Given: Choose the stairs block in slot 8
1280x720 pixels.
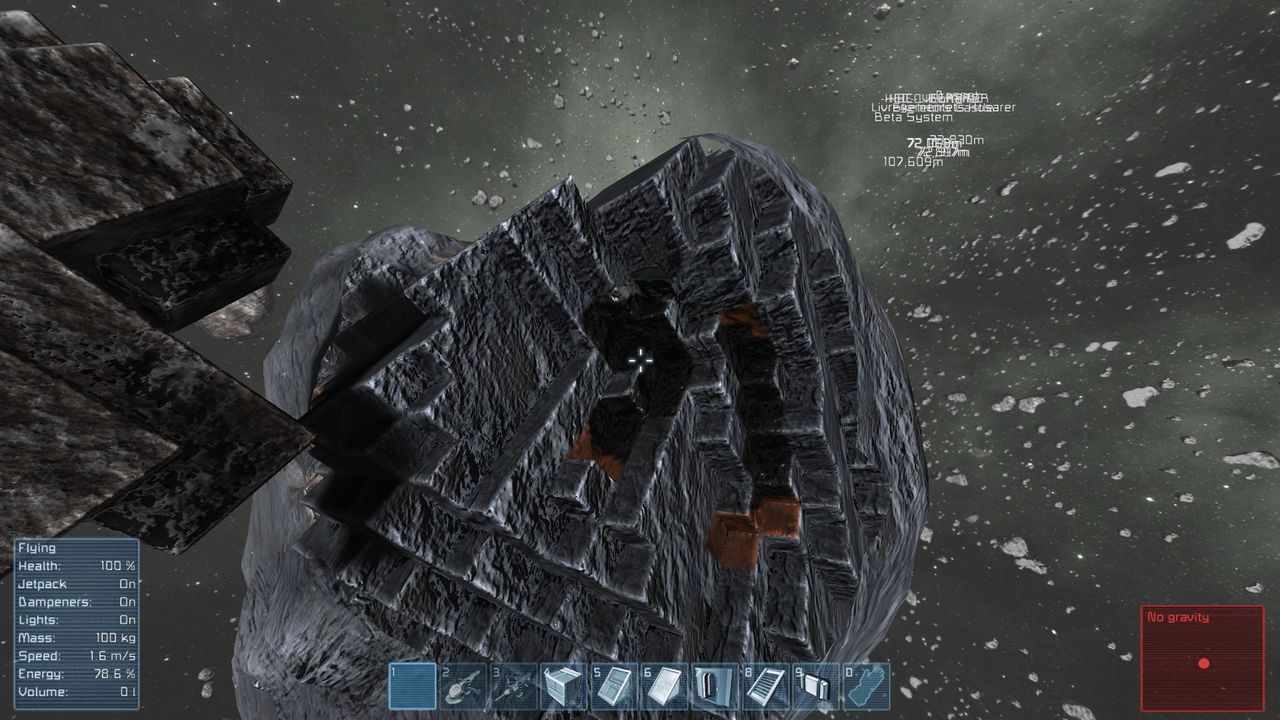Looking at the screenshot, I should [765, 686].
